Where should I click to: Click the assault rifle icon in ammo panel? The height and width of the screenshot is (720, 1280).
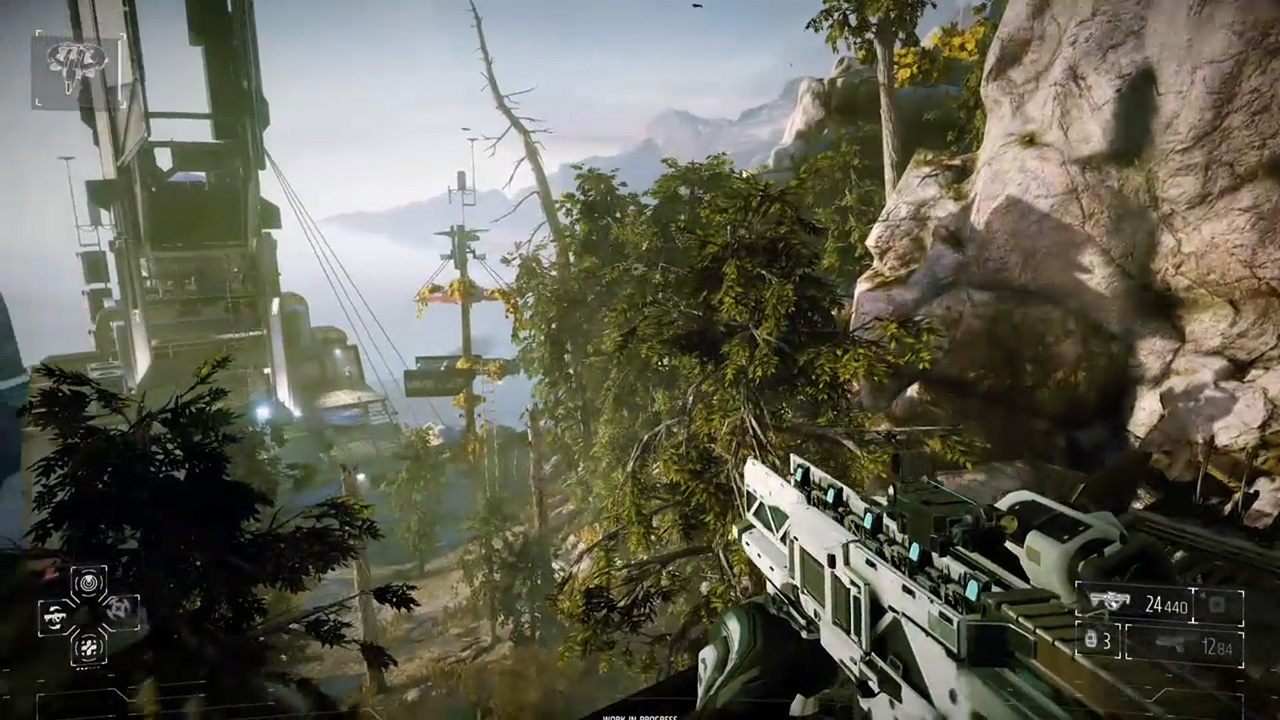[1110, 601]
